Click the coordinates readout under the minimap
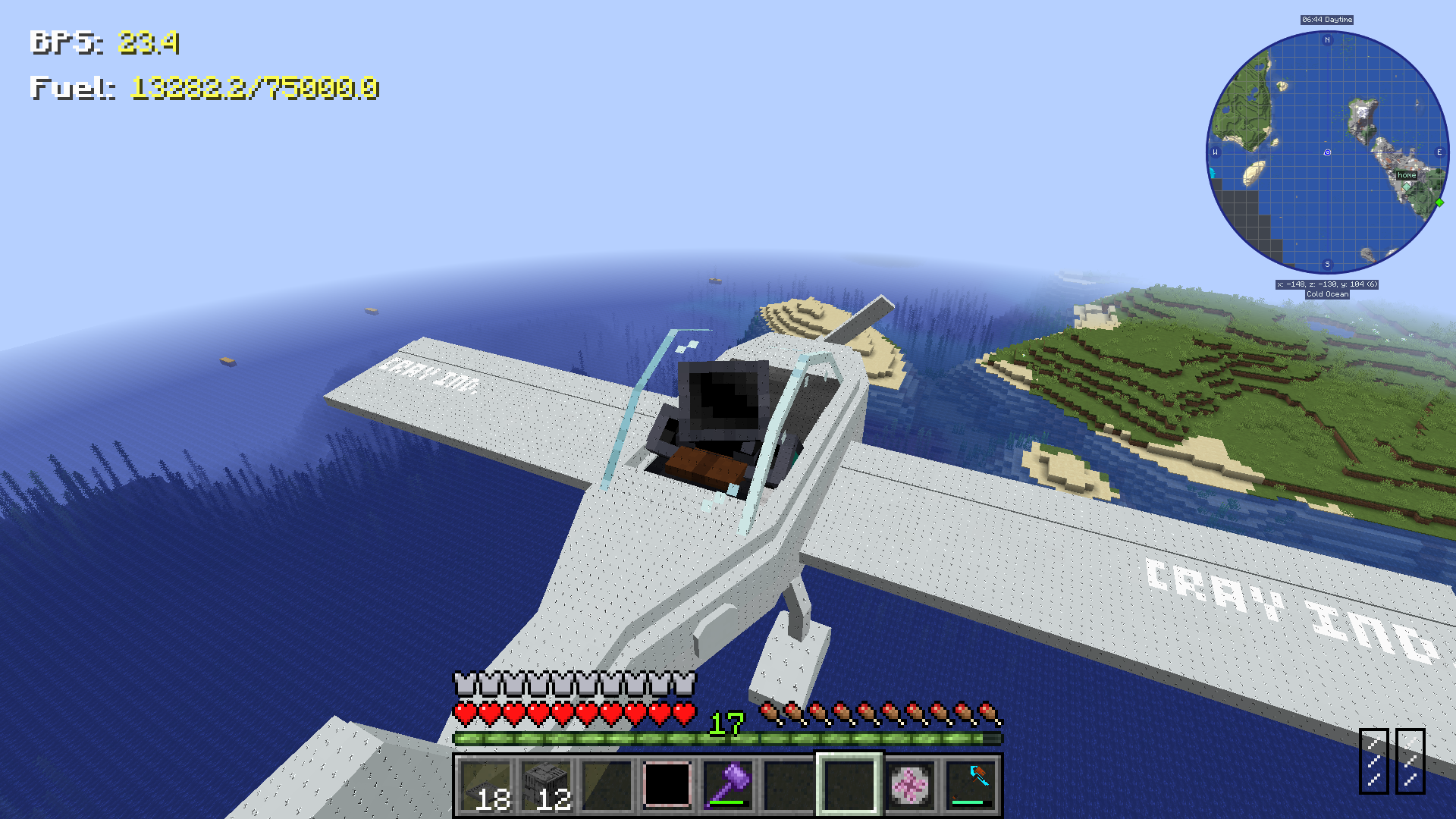The height and width of the screenshot is (819, 1456). 1326,286
